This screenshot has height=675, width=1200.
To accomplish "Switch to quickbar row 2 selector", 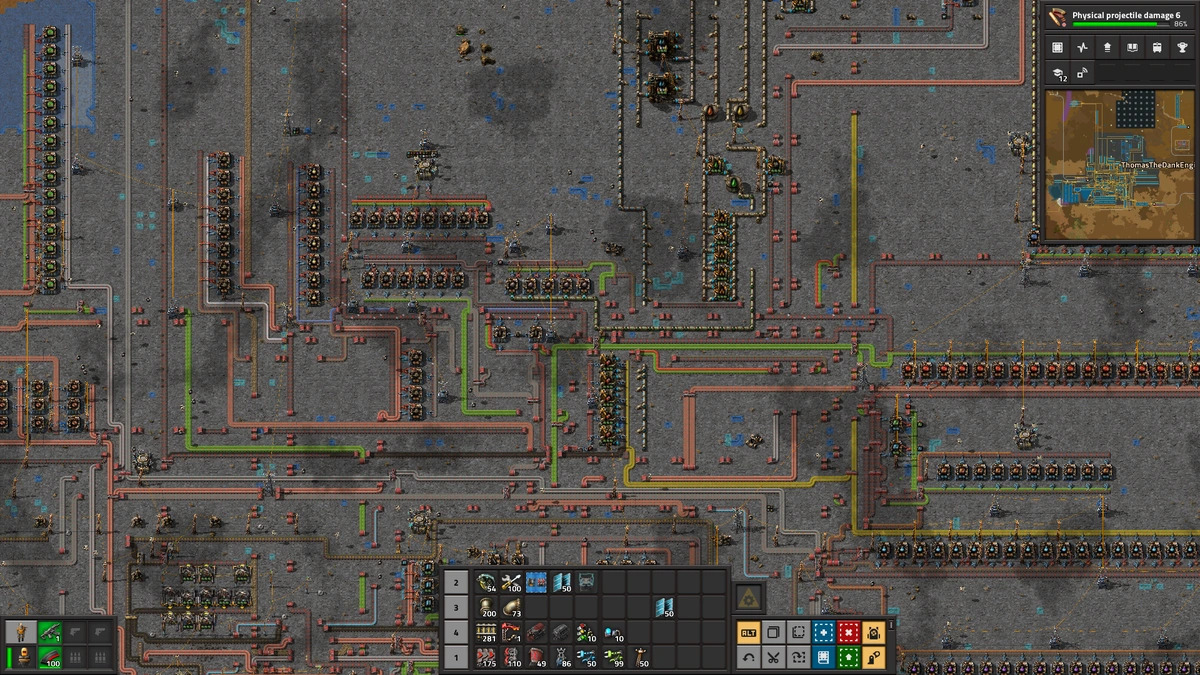I will tap(456, 582).
